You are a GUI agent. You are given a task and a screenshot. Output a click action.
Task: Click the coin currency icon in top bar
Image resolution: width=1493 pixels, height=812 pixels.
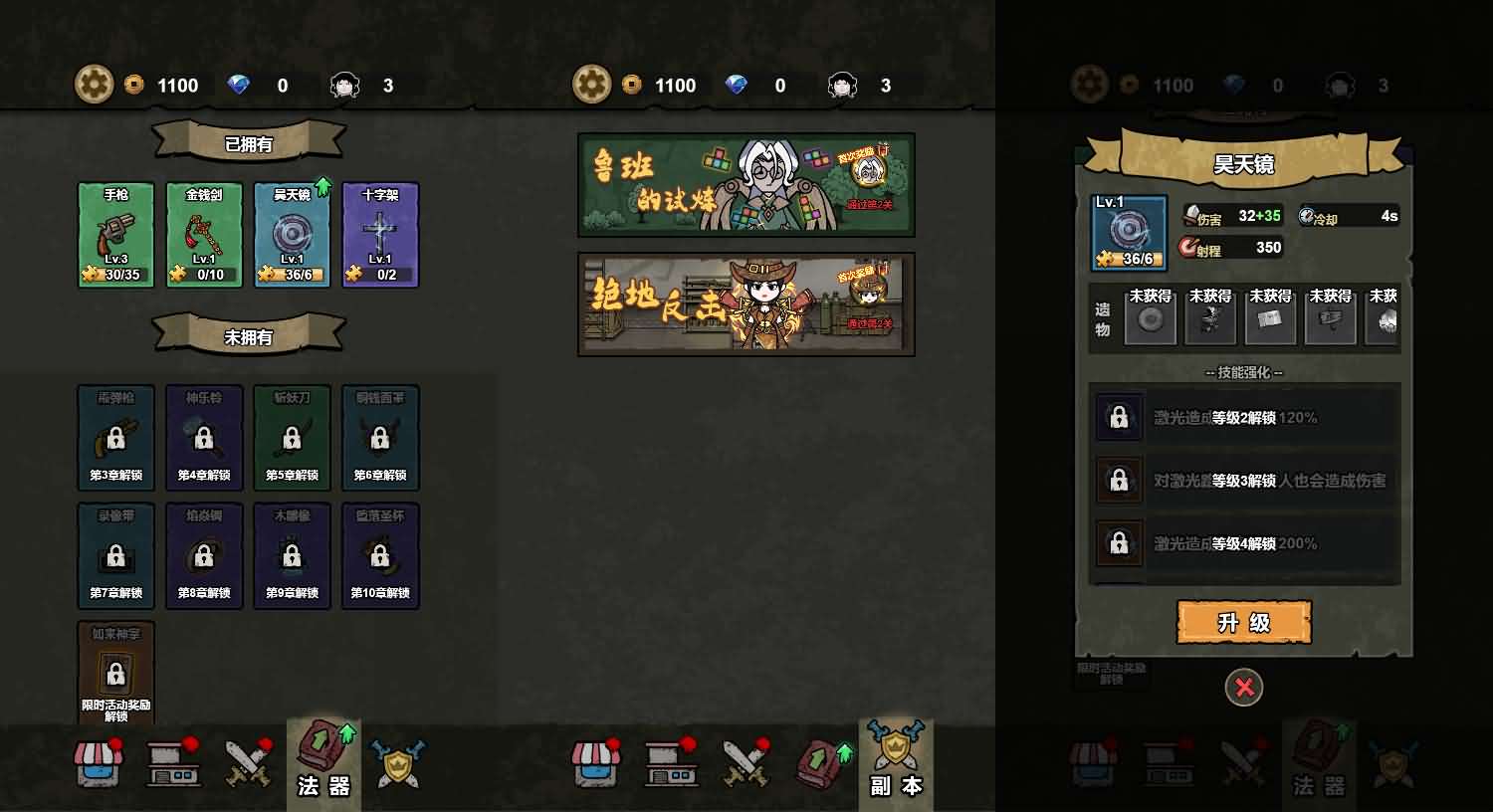pos(135,85)
